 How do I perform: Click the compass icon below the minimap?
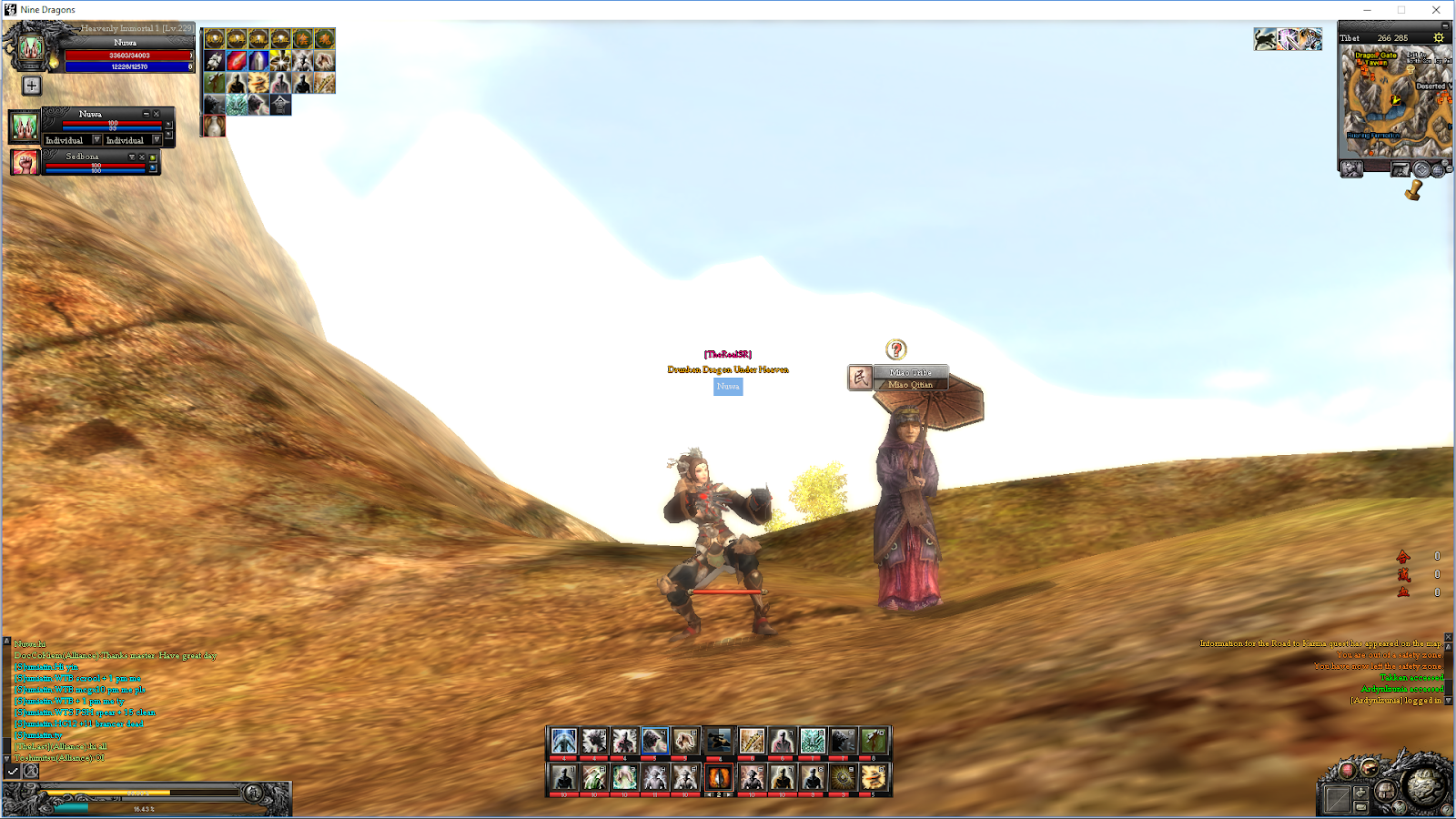pos(1421,168)
